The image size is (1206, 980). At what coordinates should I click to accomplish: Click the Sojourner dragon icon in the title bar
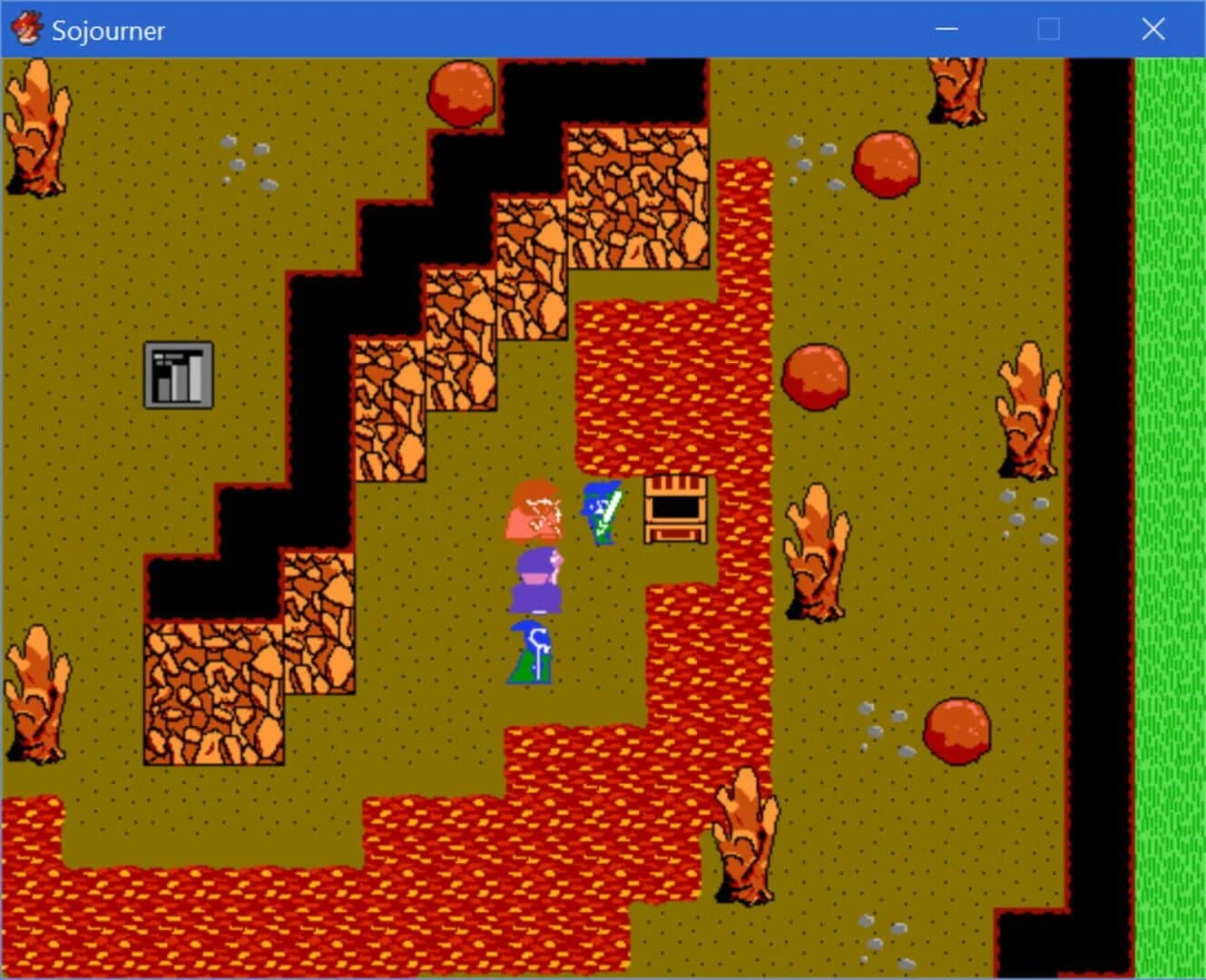pyautogui.click(x=27, y=28)
